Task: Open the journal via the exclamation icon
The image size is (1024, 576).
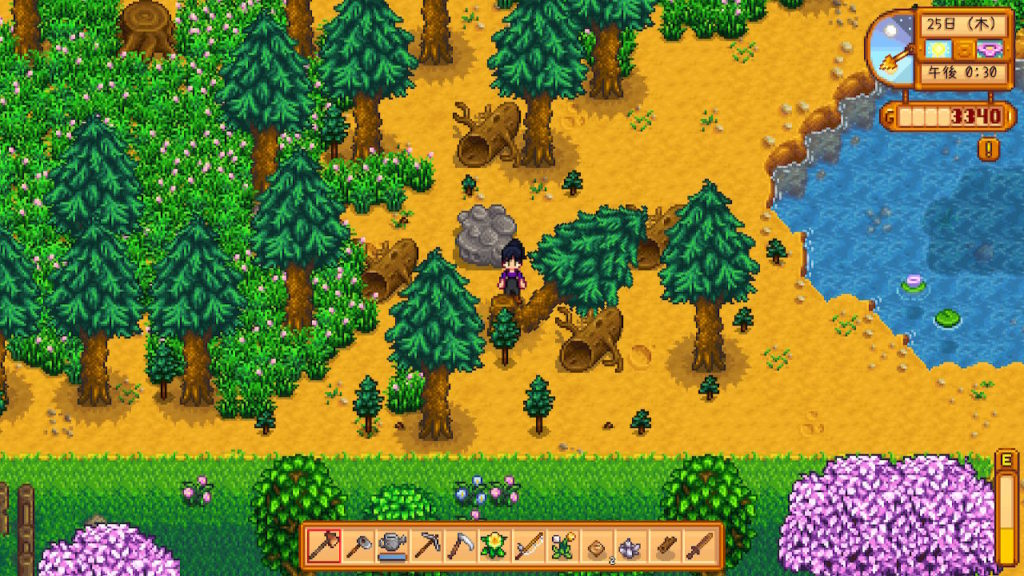Action: pyautogui.click(x=989, y=151)
